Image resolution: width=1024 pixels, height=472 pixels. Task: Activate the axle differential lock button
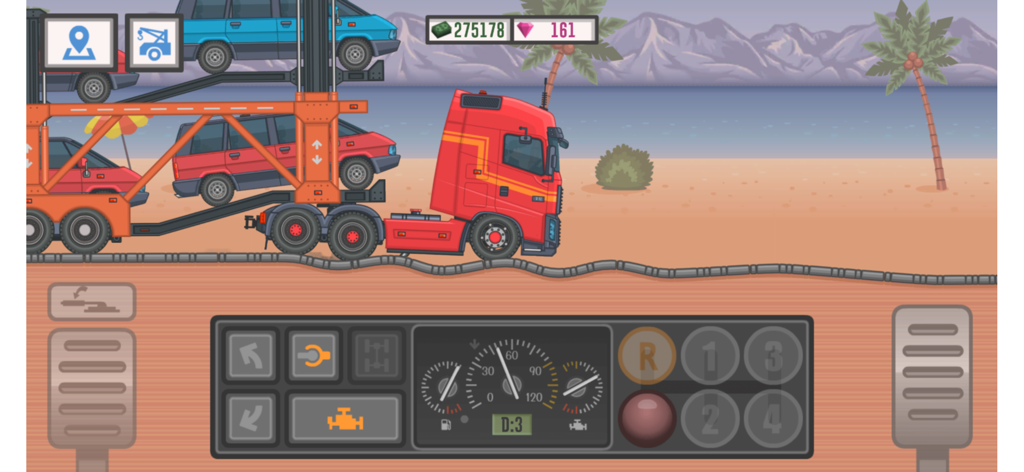coord(377,355)
